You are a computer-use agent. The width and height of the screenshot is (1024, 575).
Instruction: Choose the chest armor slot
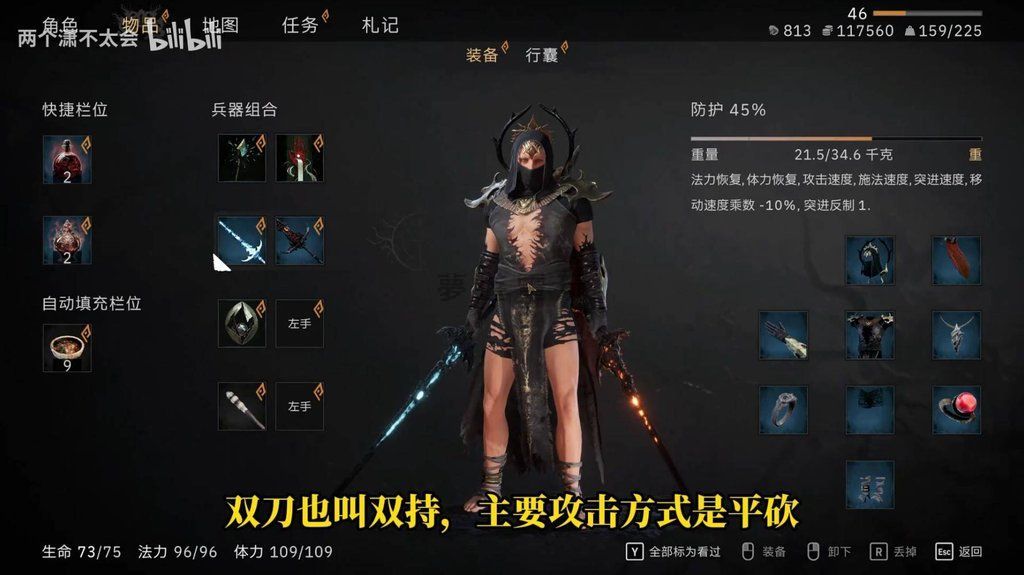coord(869,335)
